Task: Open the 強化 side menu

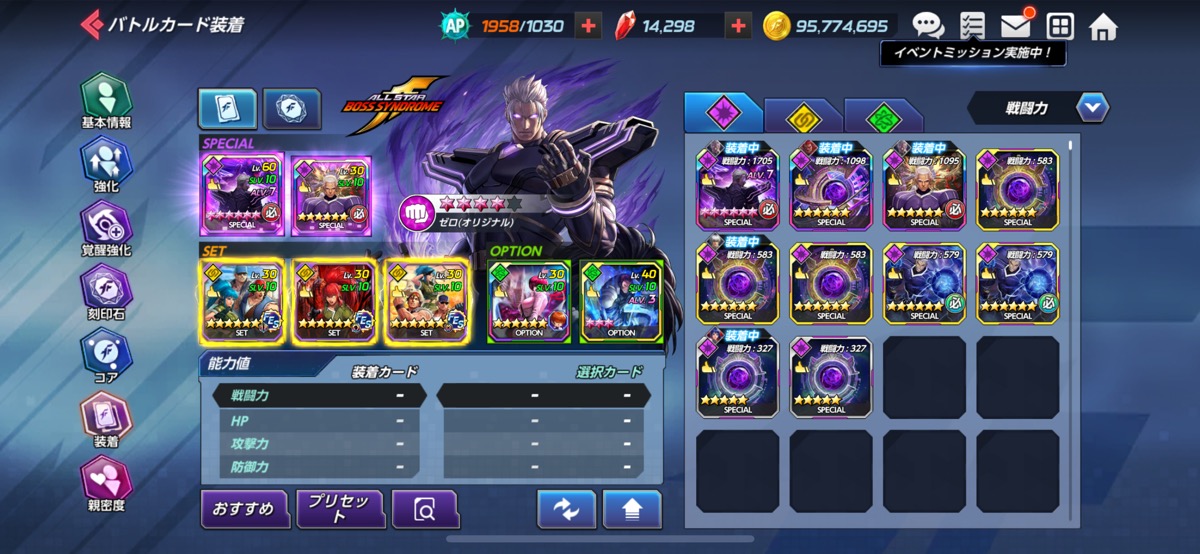Action: click(106, 164)
